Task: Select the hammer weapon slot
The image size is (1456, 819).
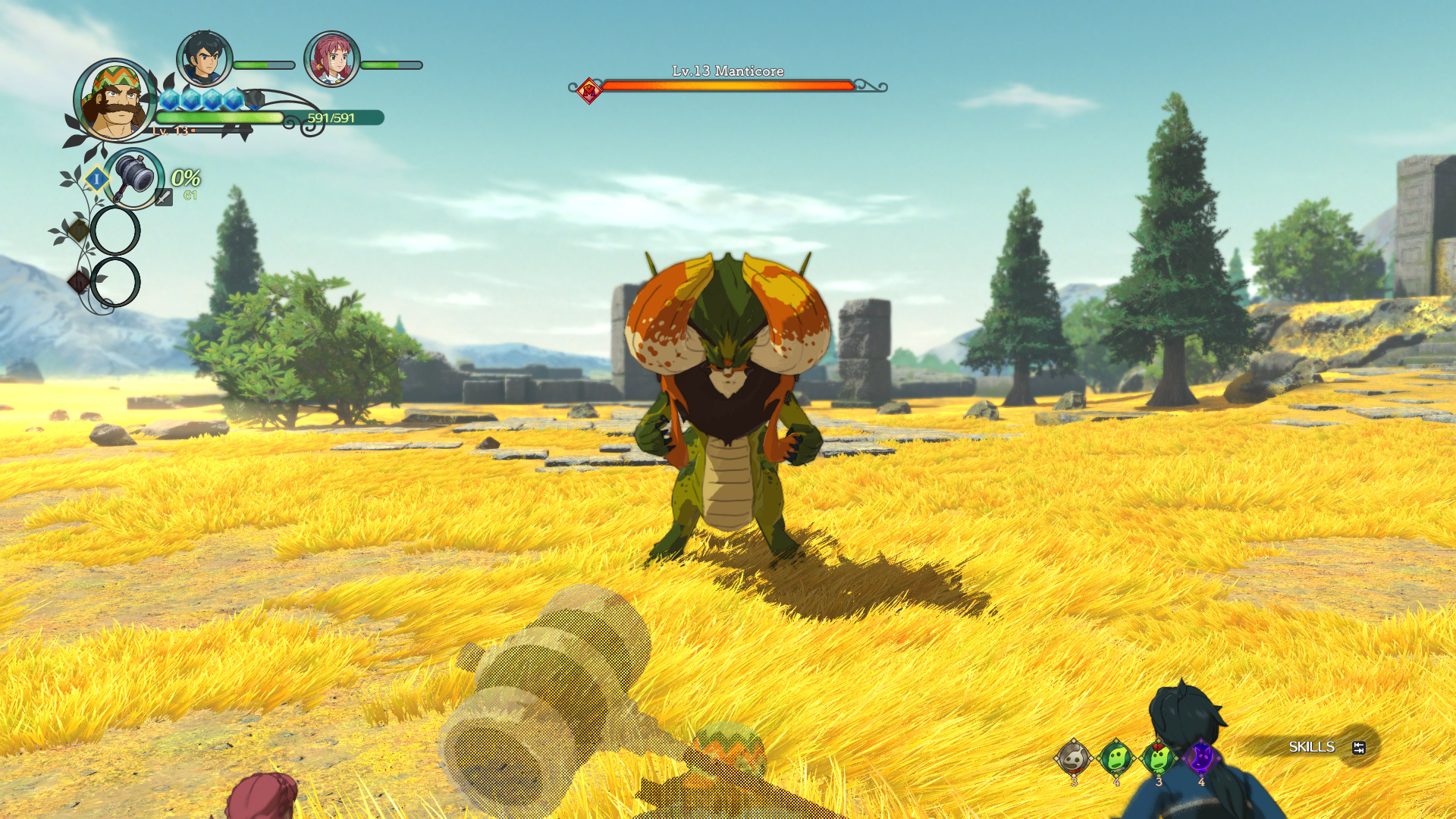Action: pyautogui.click(x=134, y=178)
